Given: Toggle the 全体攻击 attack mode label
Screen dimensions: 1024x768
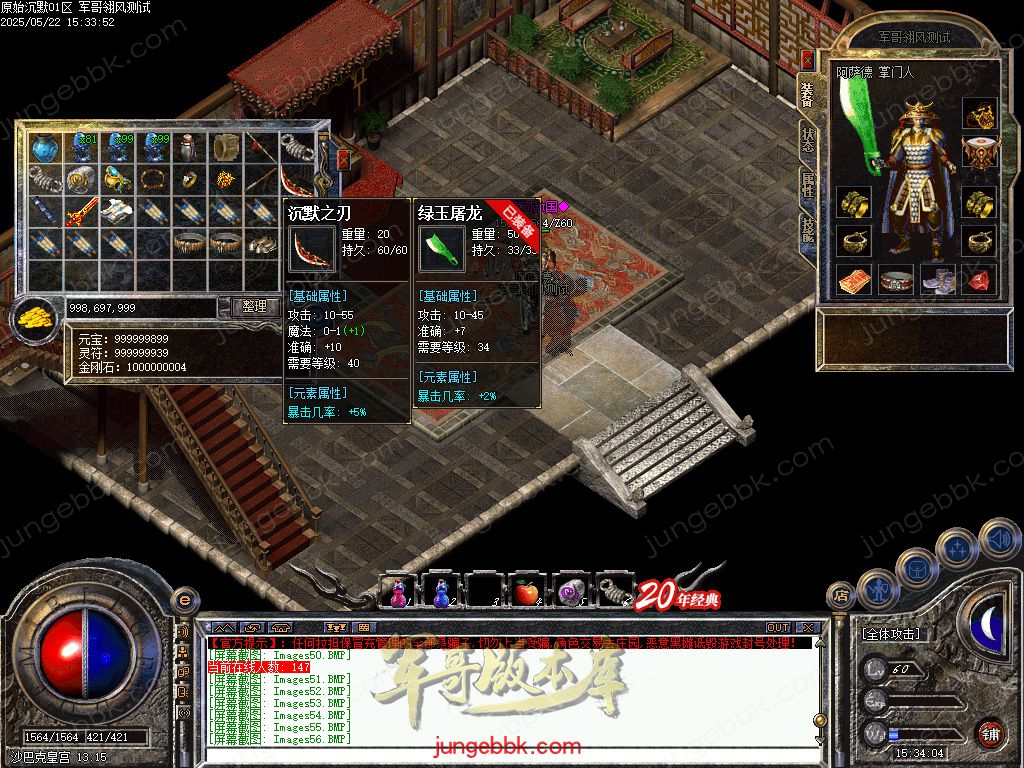Looking at the screenshot, I should point(891,634).
